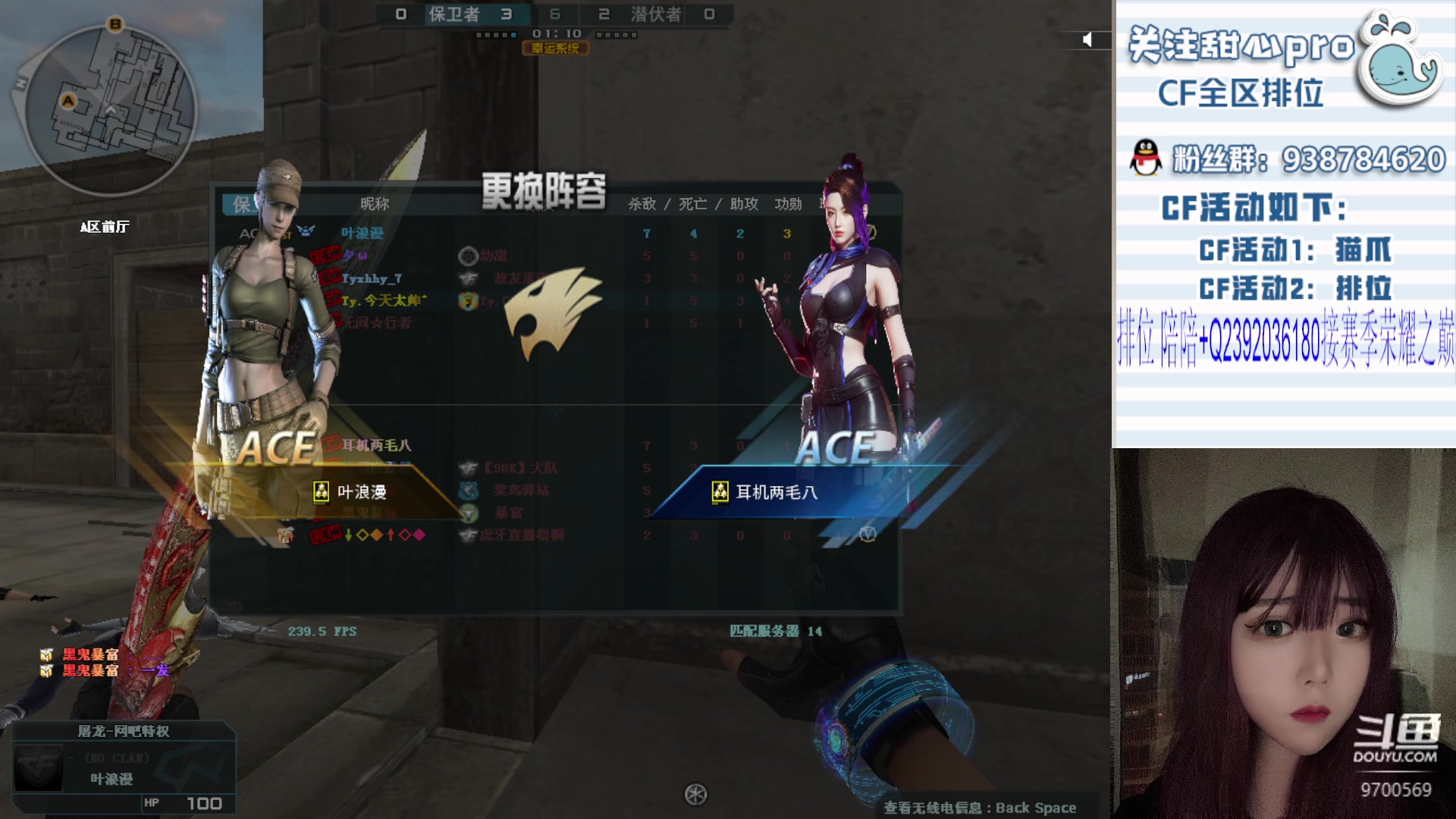Click the round emblem icon at bottom center
This screenshot has height=819, width=1456.
point(695,794)
